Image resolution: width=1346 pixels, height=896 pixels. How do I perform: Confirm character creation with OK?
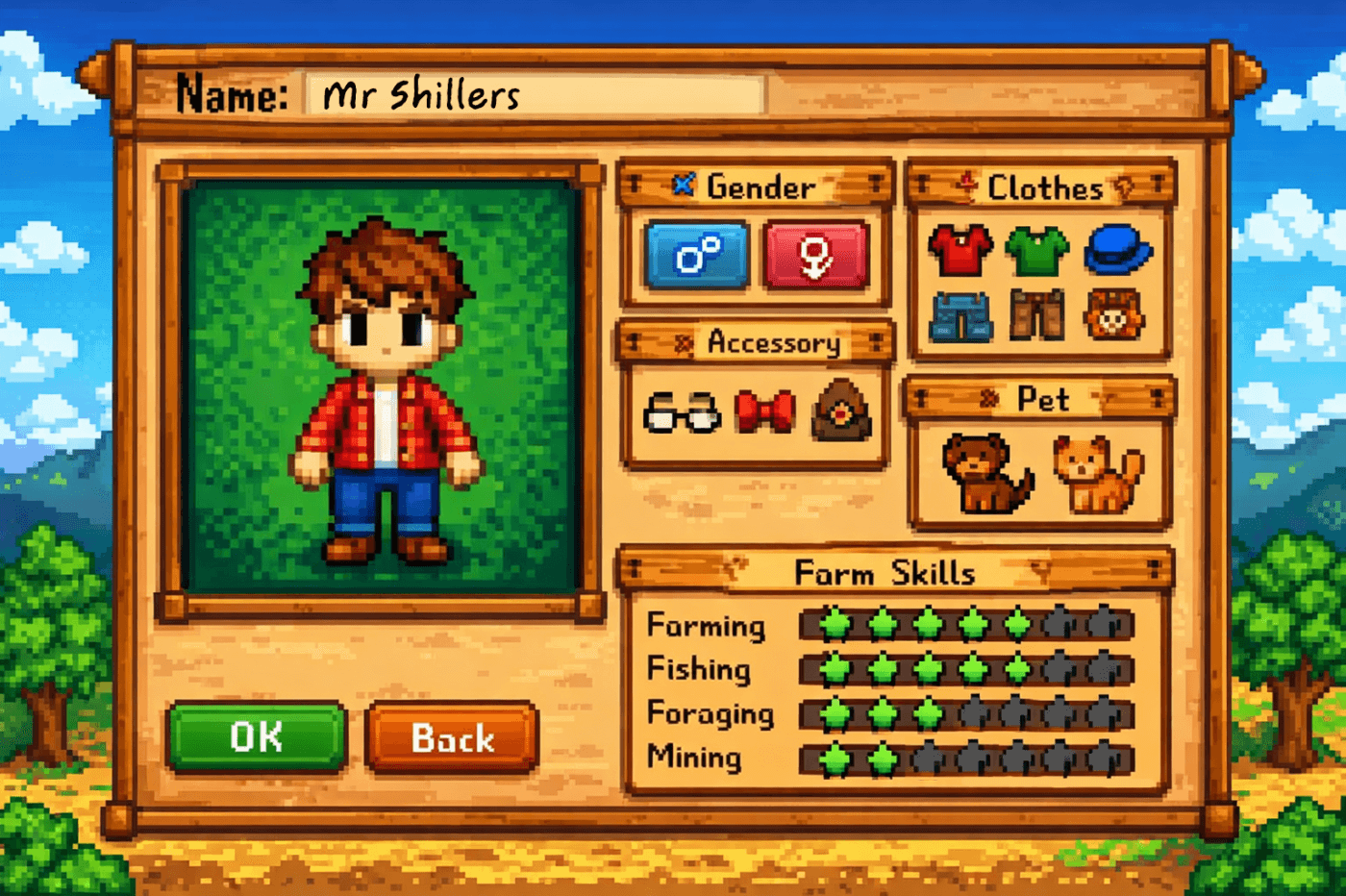(256, 737)
